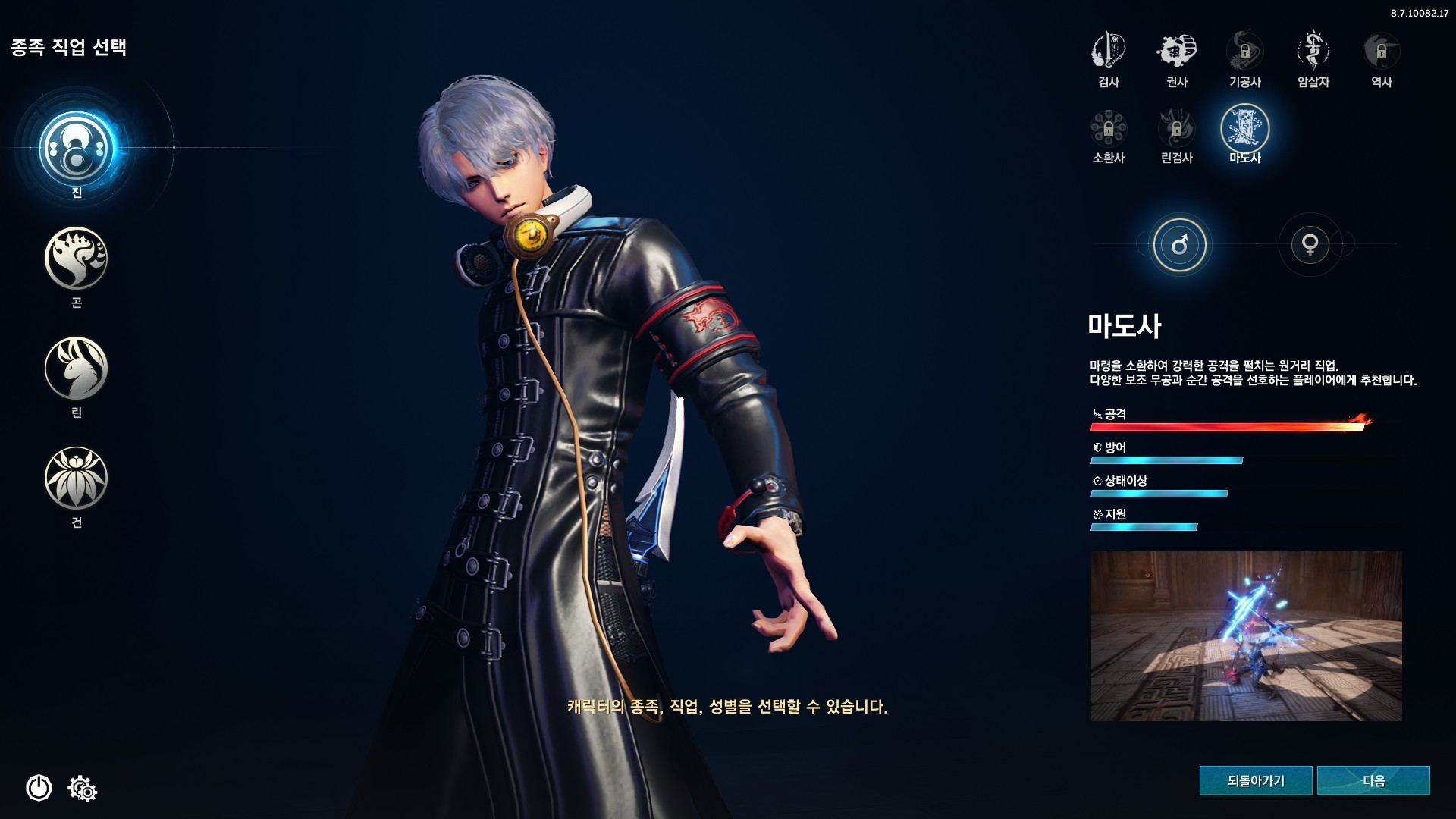Choose the 곤 race emblem
Viewport: 1456px width, 819px height.
[76, 258]
